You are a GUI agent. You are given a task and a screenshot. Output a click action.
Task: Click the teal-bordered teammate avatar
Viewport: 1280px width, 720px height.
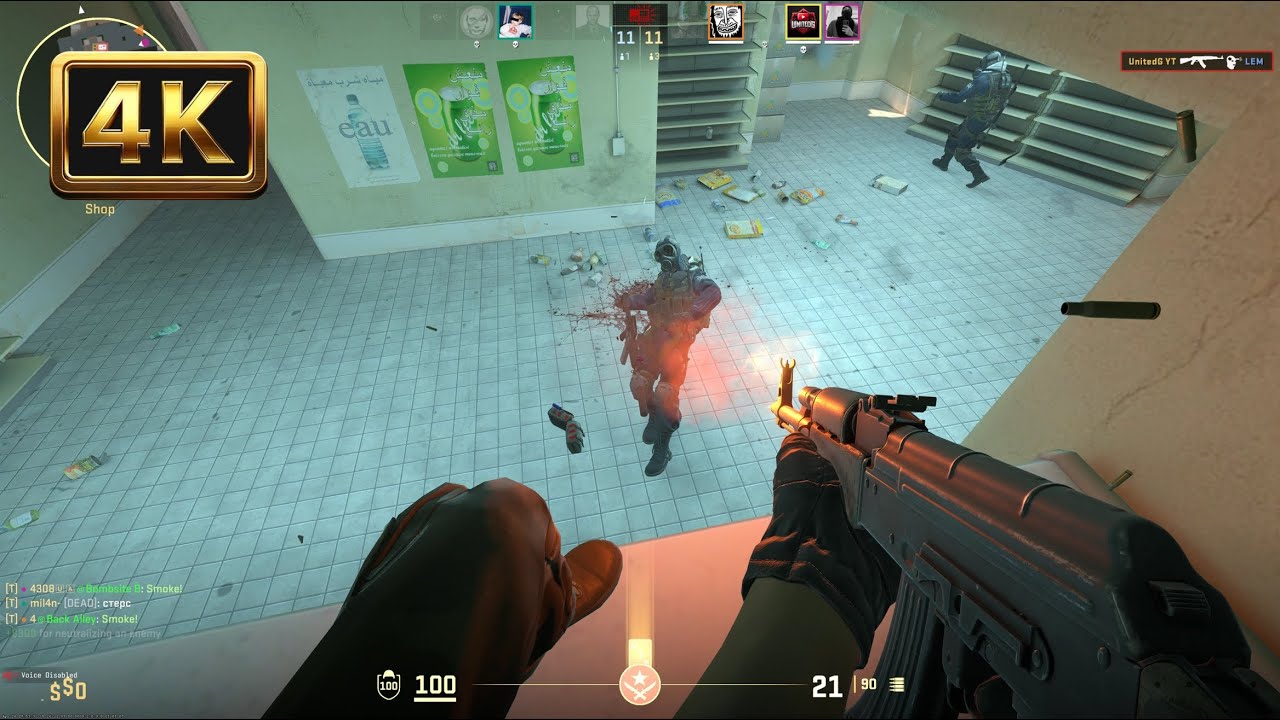coord(517,20)
